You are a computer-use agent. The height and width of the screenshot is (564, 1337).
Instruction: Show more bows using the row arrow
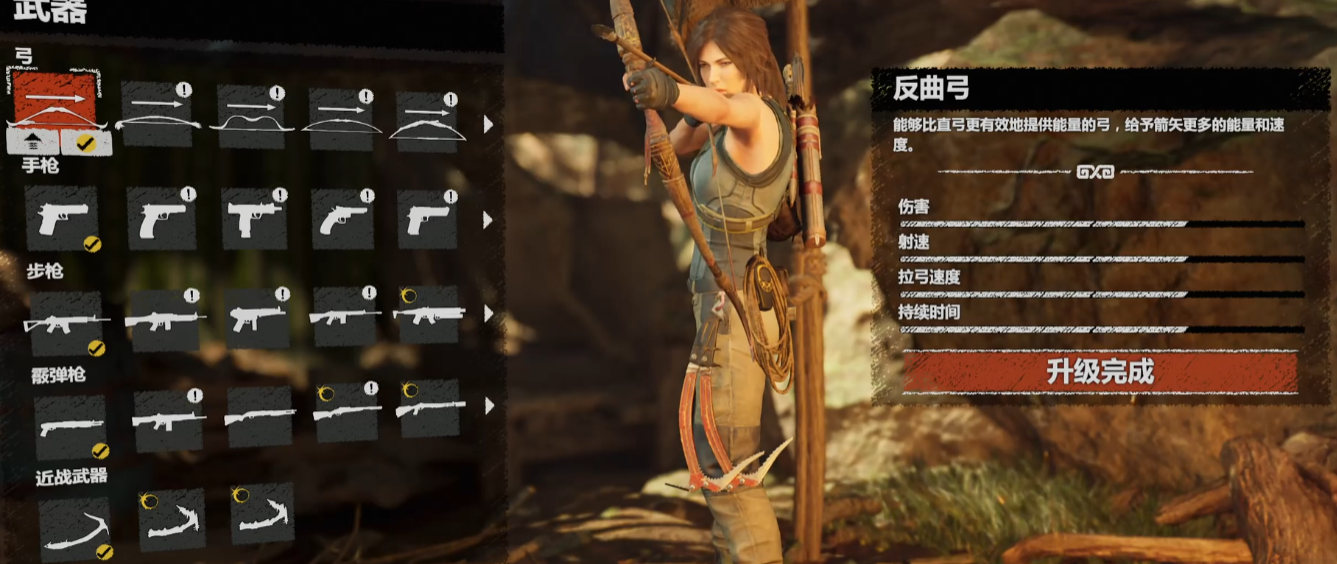pyautogui.click(x=489, y=124)
